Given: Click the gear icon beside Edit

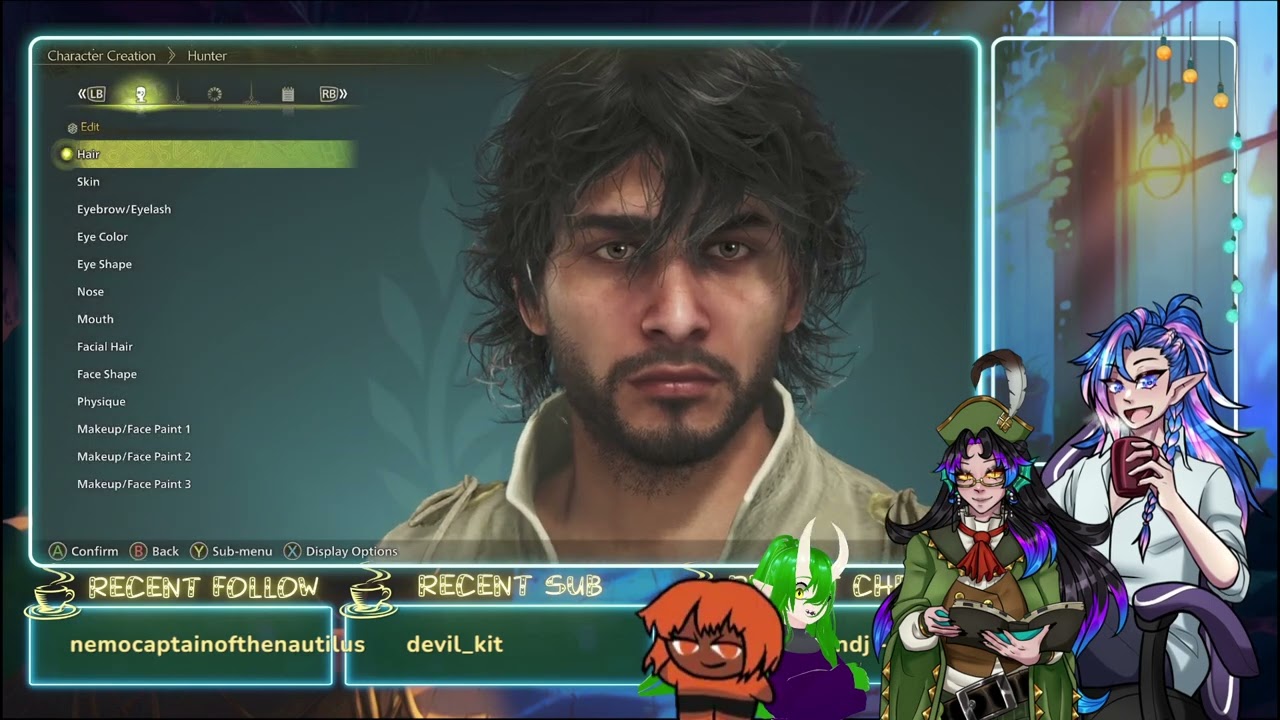Looking at the screenshot, I should pyautogui.click(x=71, y=127).
